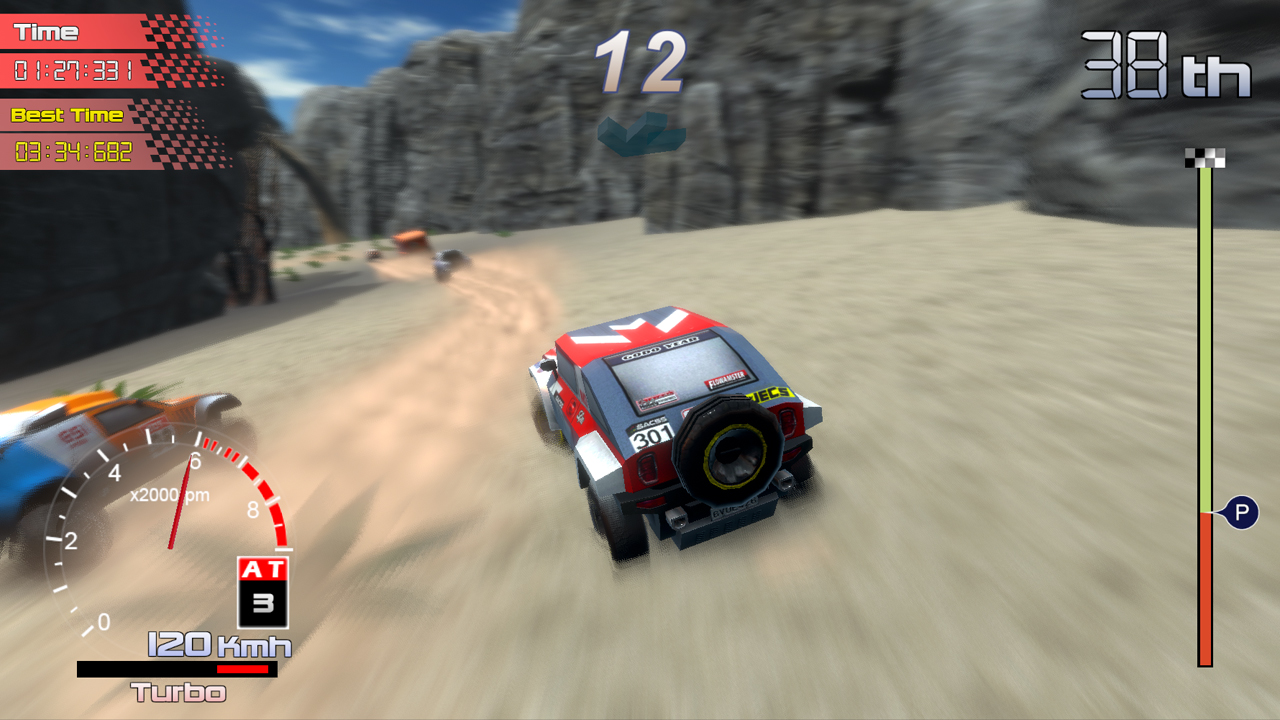Select the Best Time tab
Screen dimensions: 1280x720
pos(65,115)
